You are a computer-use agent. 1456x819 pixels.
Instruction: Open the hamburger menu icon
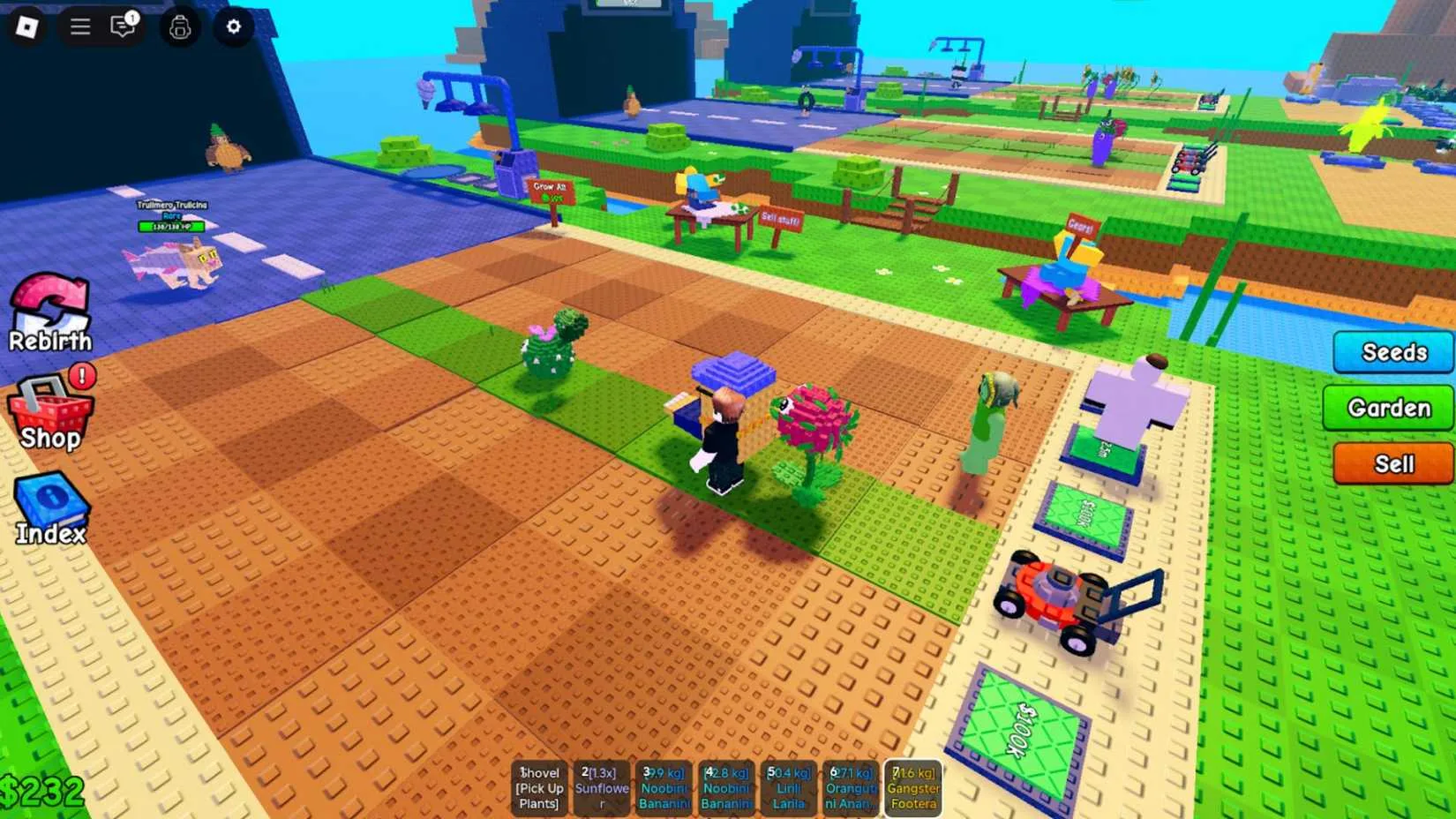click(x=79, y=26)
